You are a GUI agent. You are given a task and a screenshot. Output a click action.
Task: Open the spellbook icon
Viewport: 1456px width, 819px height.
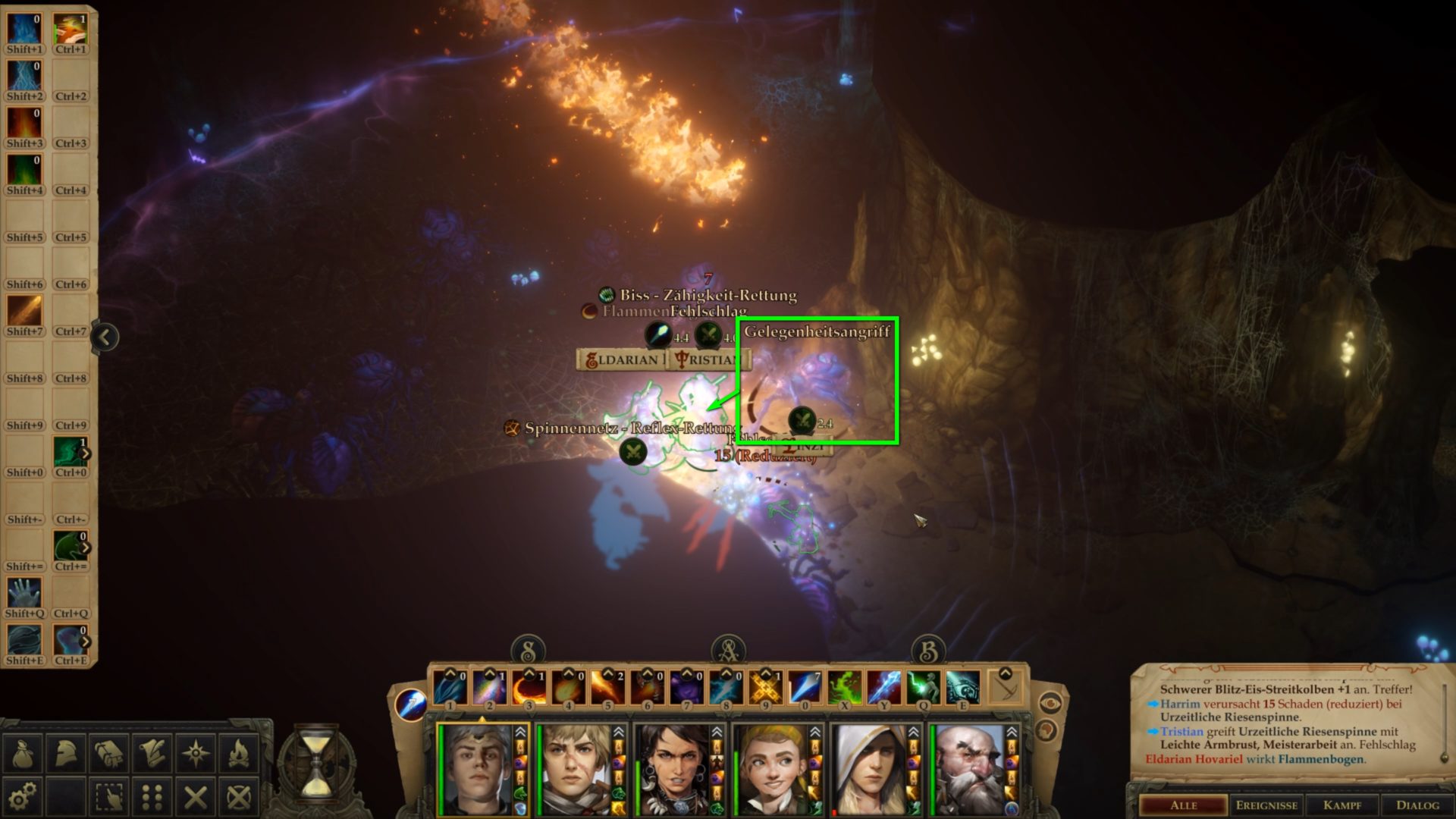[108, 752]
